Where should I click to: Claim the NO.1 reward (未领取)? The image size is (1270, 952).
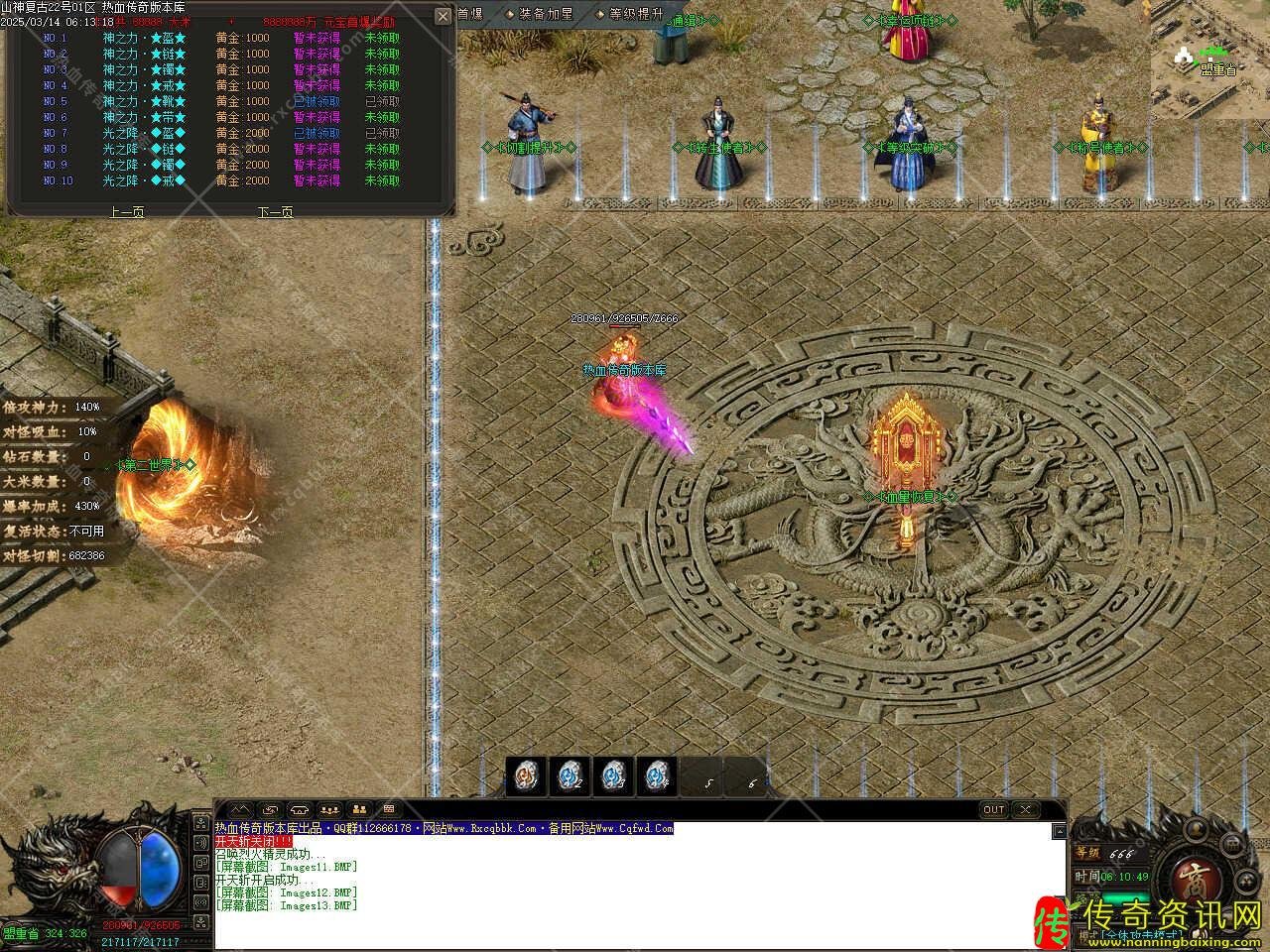(x=382, y=38)
